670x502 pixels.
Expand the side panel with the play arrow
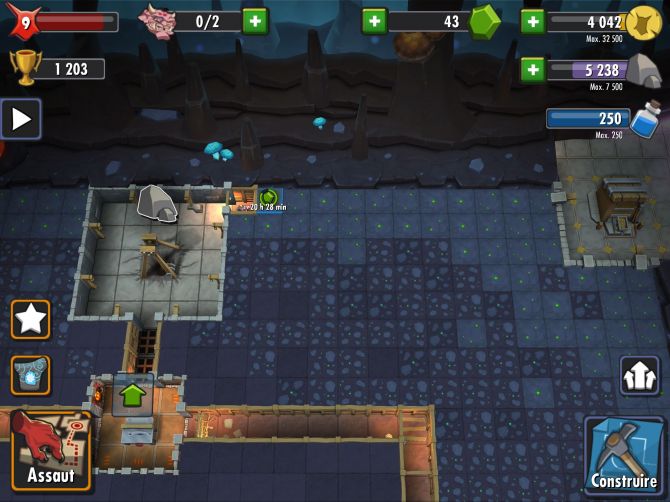point(20,119)
